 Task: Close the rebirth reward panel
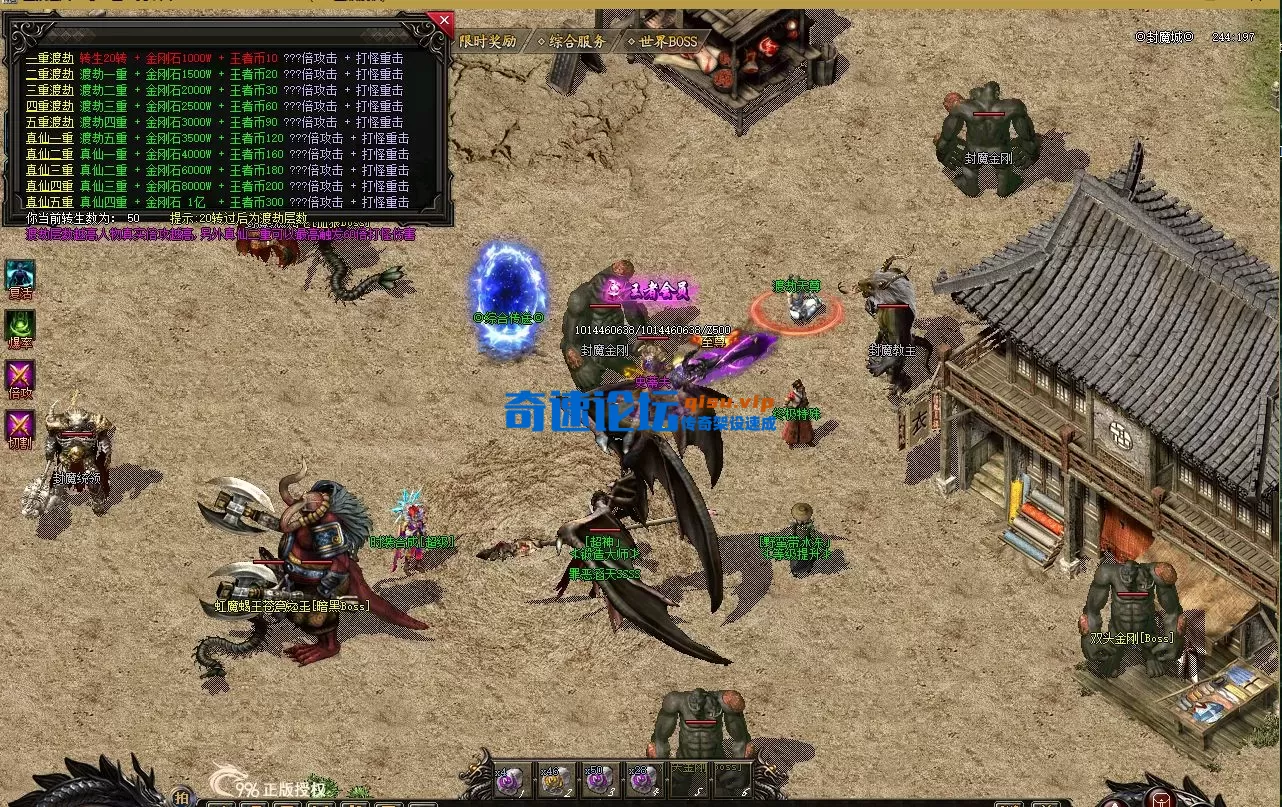pos(443,19)
